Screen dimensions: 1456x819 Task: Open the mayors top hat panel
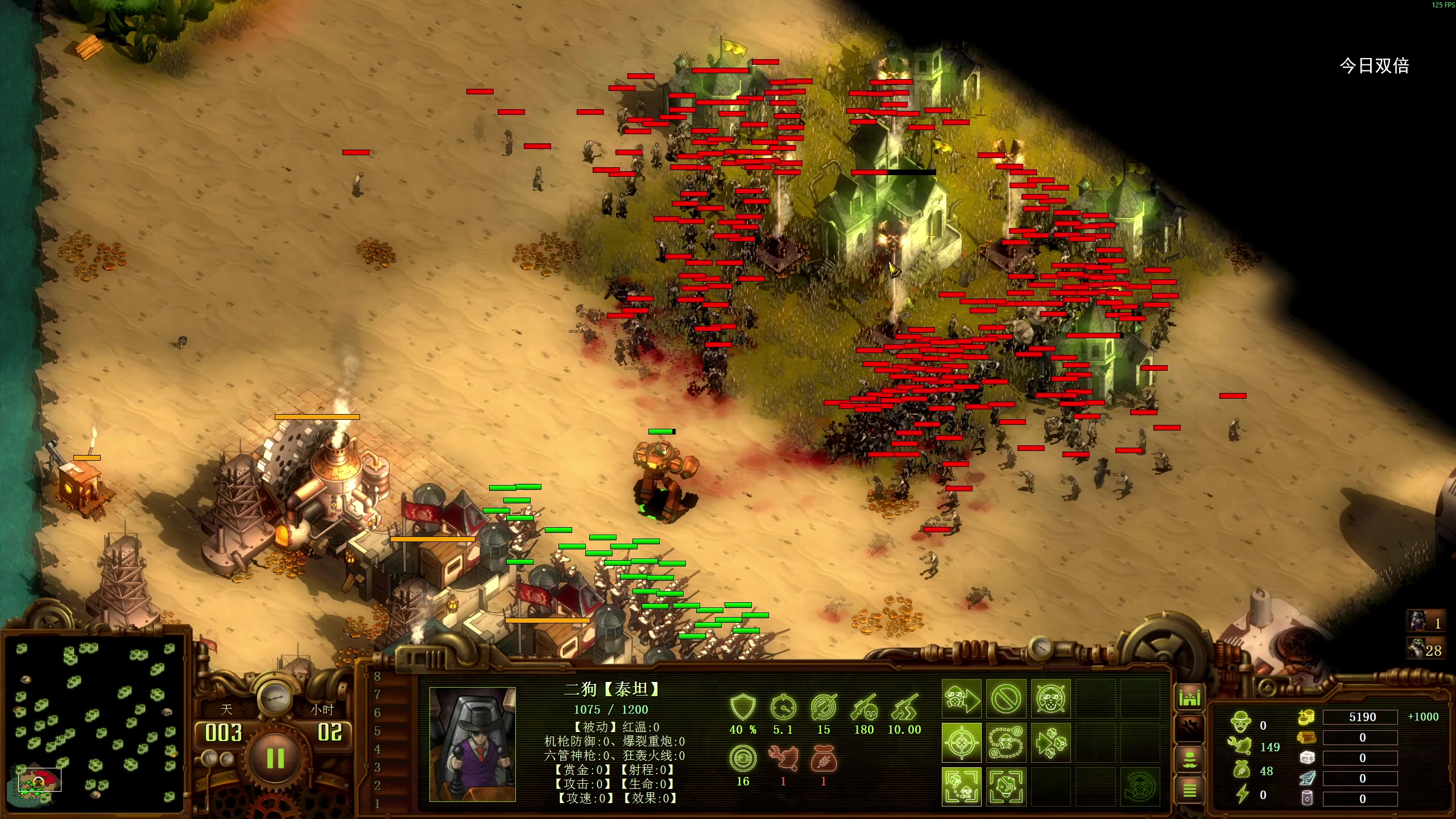tap(1189, 759)
